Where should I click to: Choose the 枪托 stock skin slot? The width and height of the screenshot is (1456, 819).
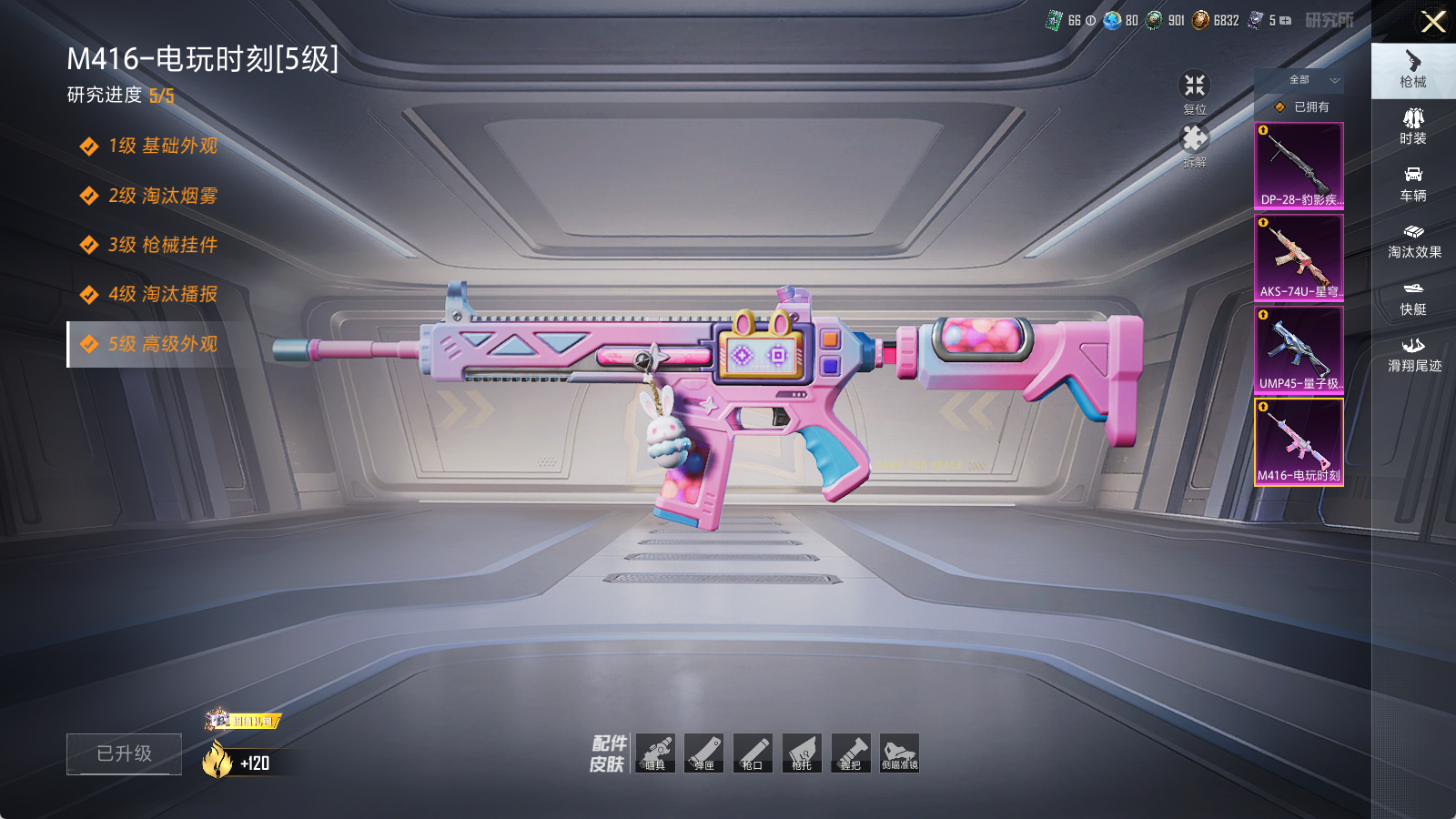click(x=802, y=753)
